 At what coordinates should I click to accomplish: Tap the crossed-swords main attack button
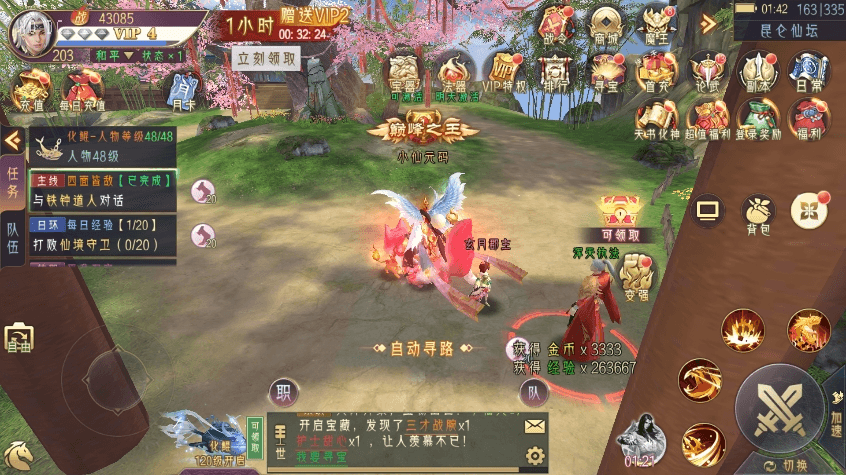778,407
